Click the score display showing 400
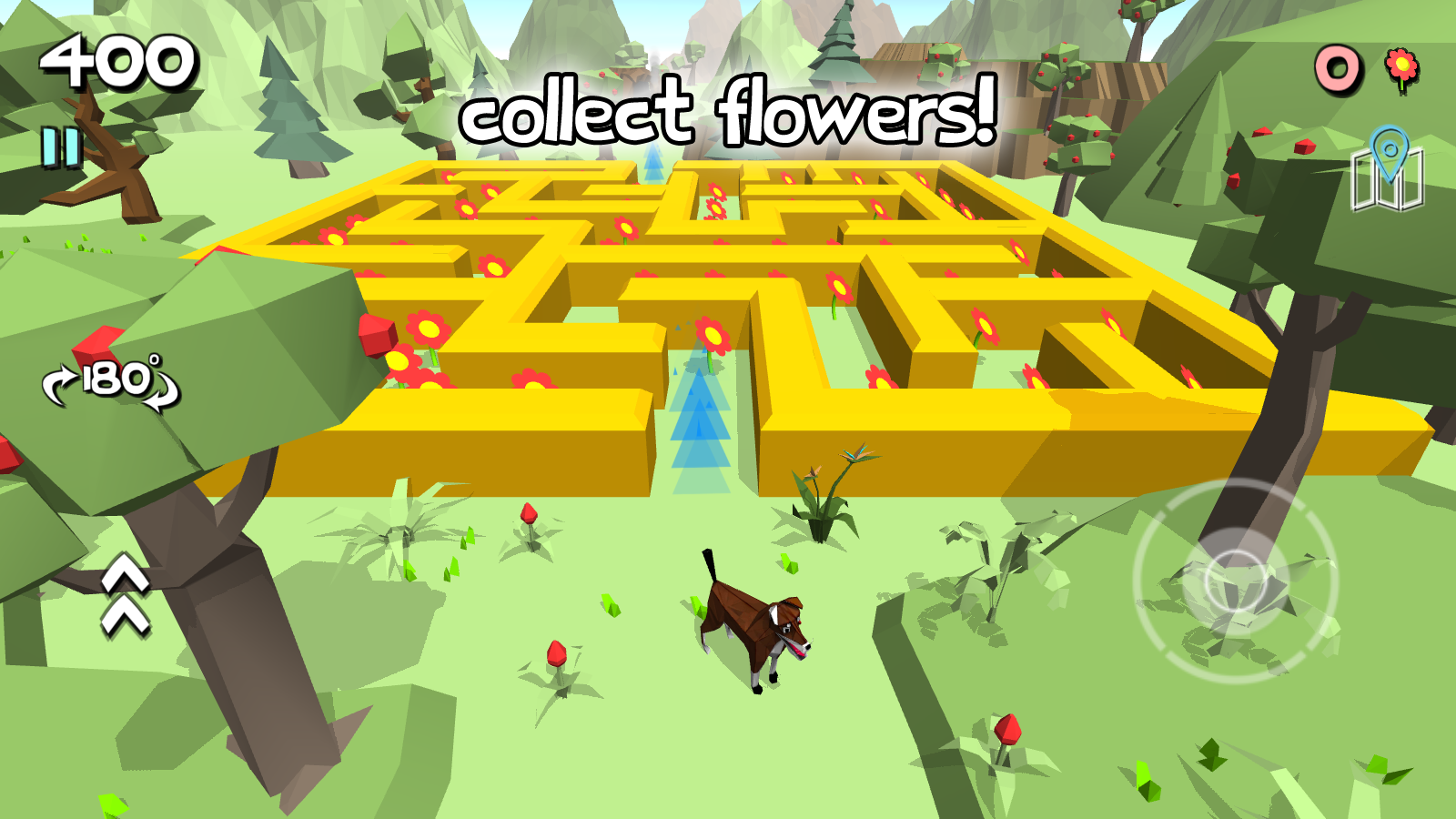The image size is (1456, 819). (118, 62)
